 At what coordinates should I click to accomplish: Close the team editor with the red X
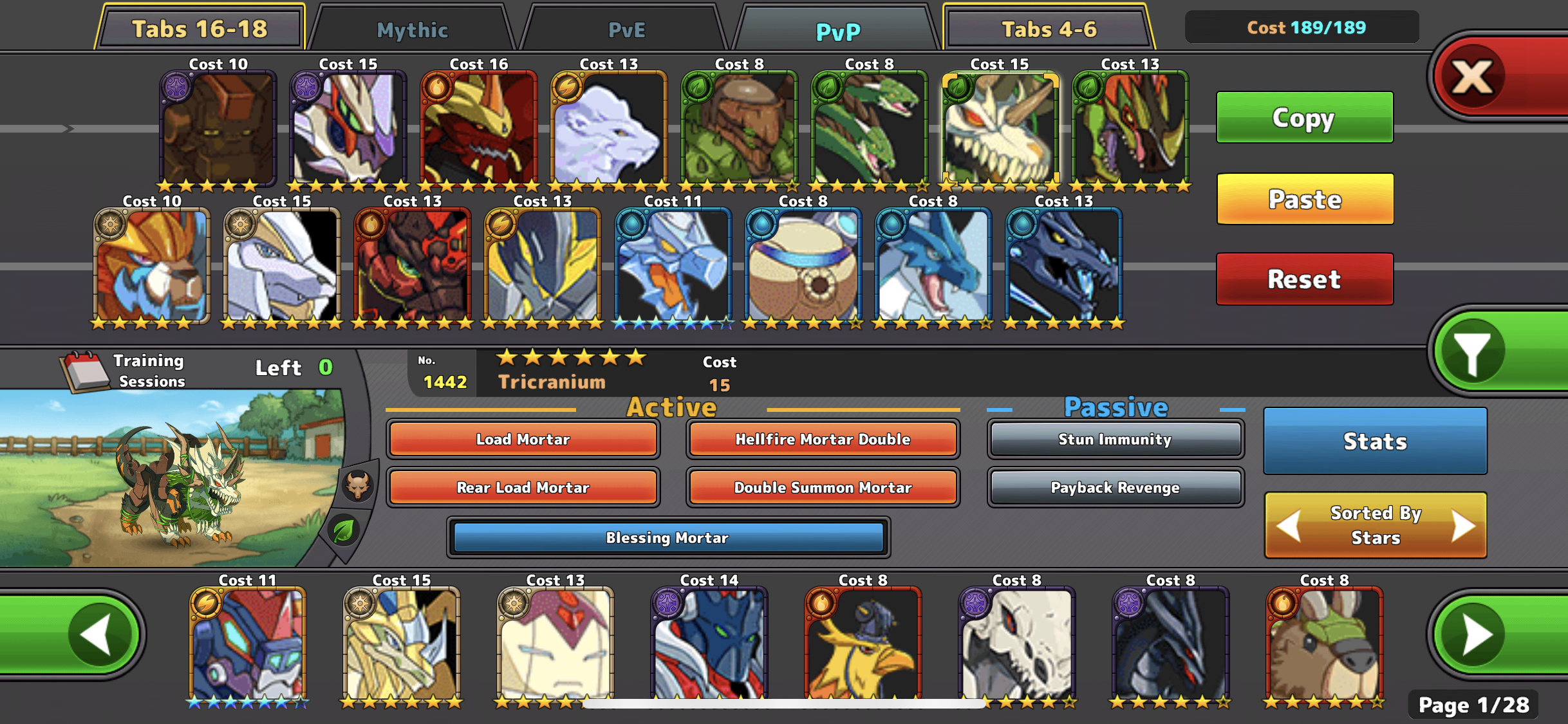pos(1473,77)
